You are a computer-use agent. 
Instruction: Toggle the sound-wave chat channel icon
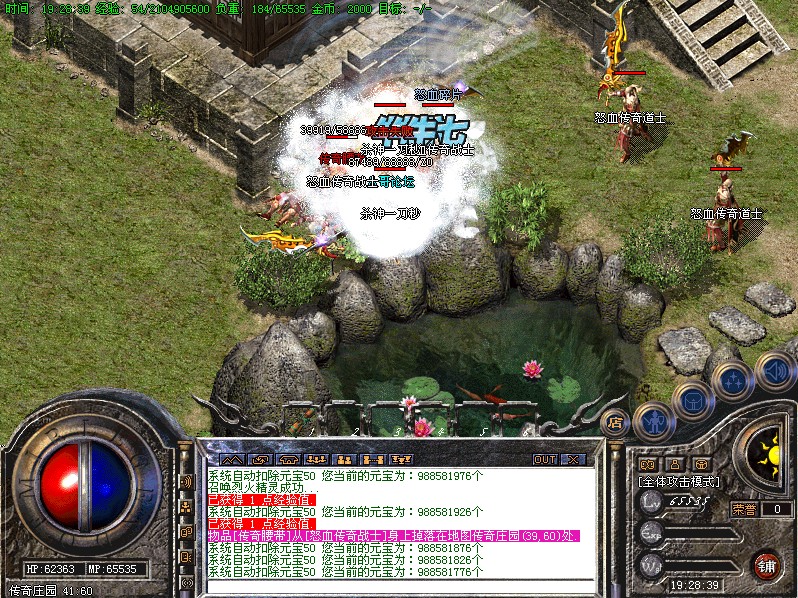click(x=186, y=481)
